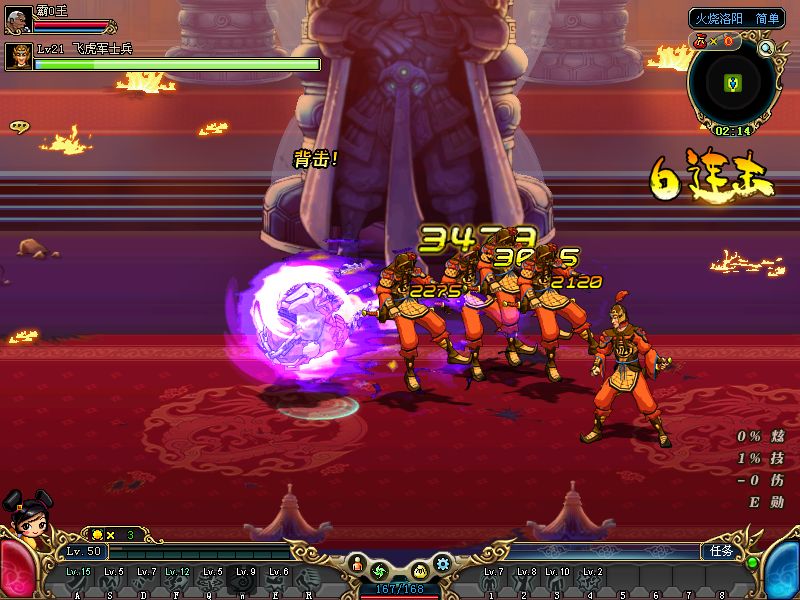Screen dimensions: 800x600
Task: Select the 飞虎军士兵 enemy portrait
Action: (x=18, y=56)
